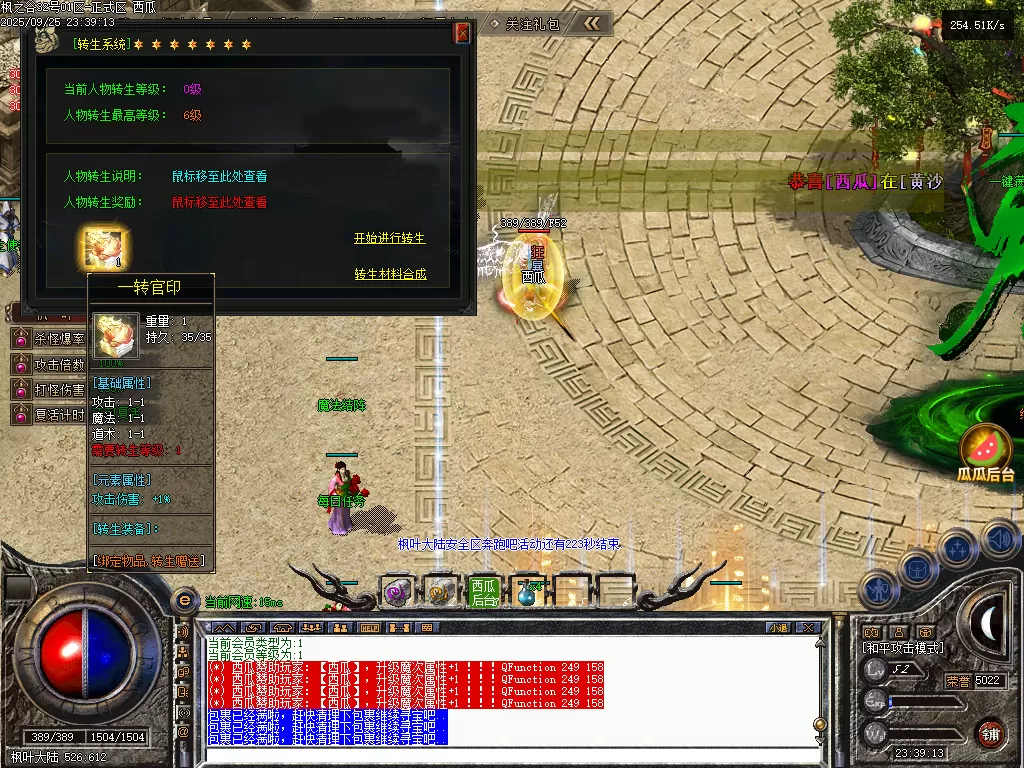Open the skills sparkle round button
This screenshot has height=768, width=1024.
958,548
